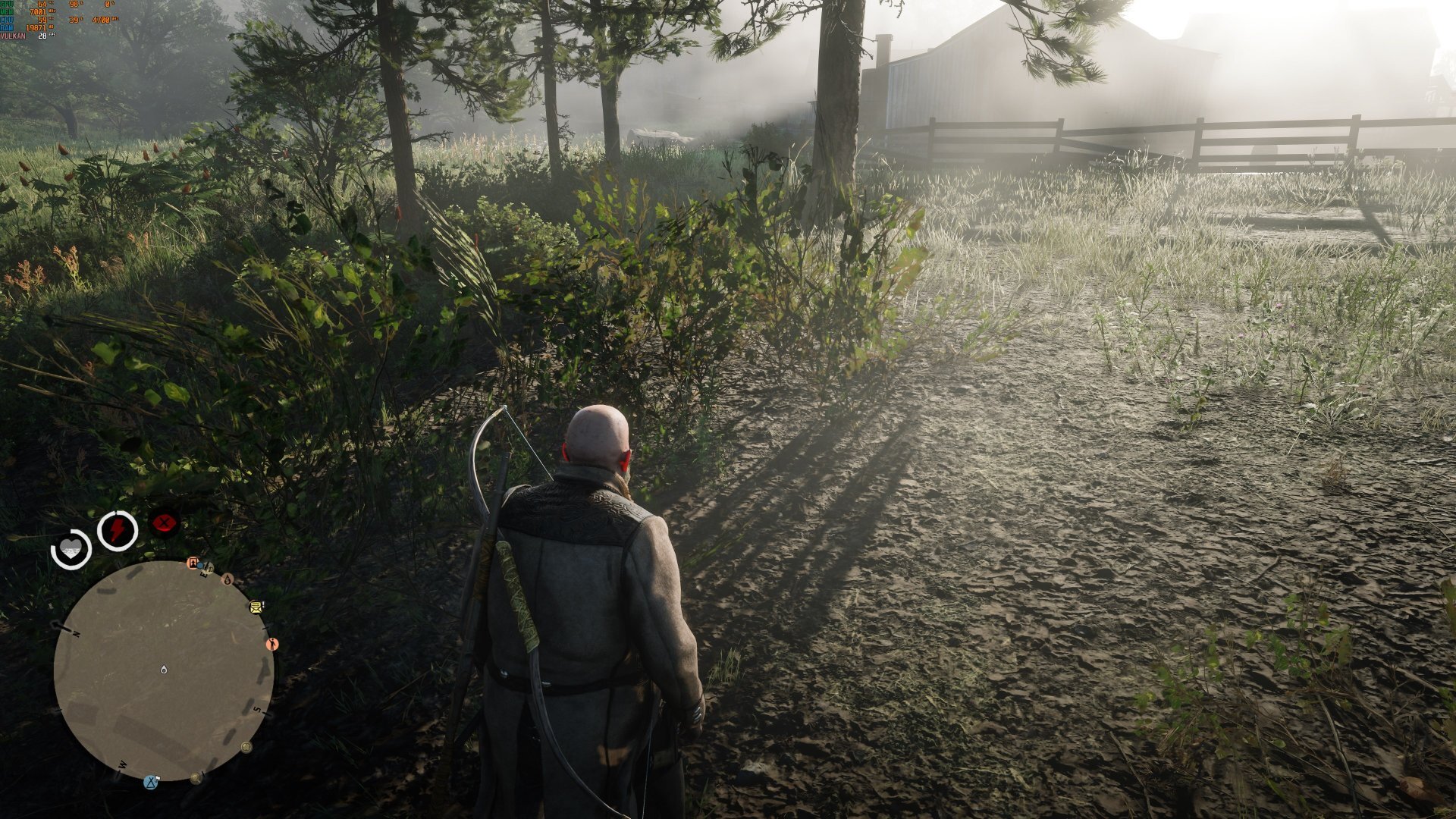Select the blue camp tent marker
Screen dimensions: 1456x819
coord(152,781)
